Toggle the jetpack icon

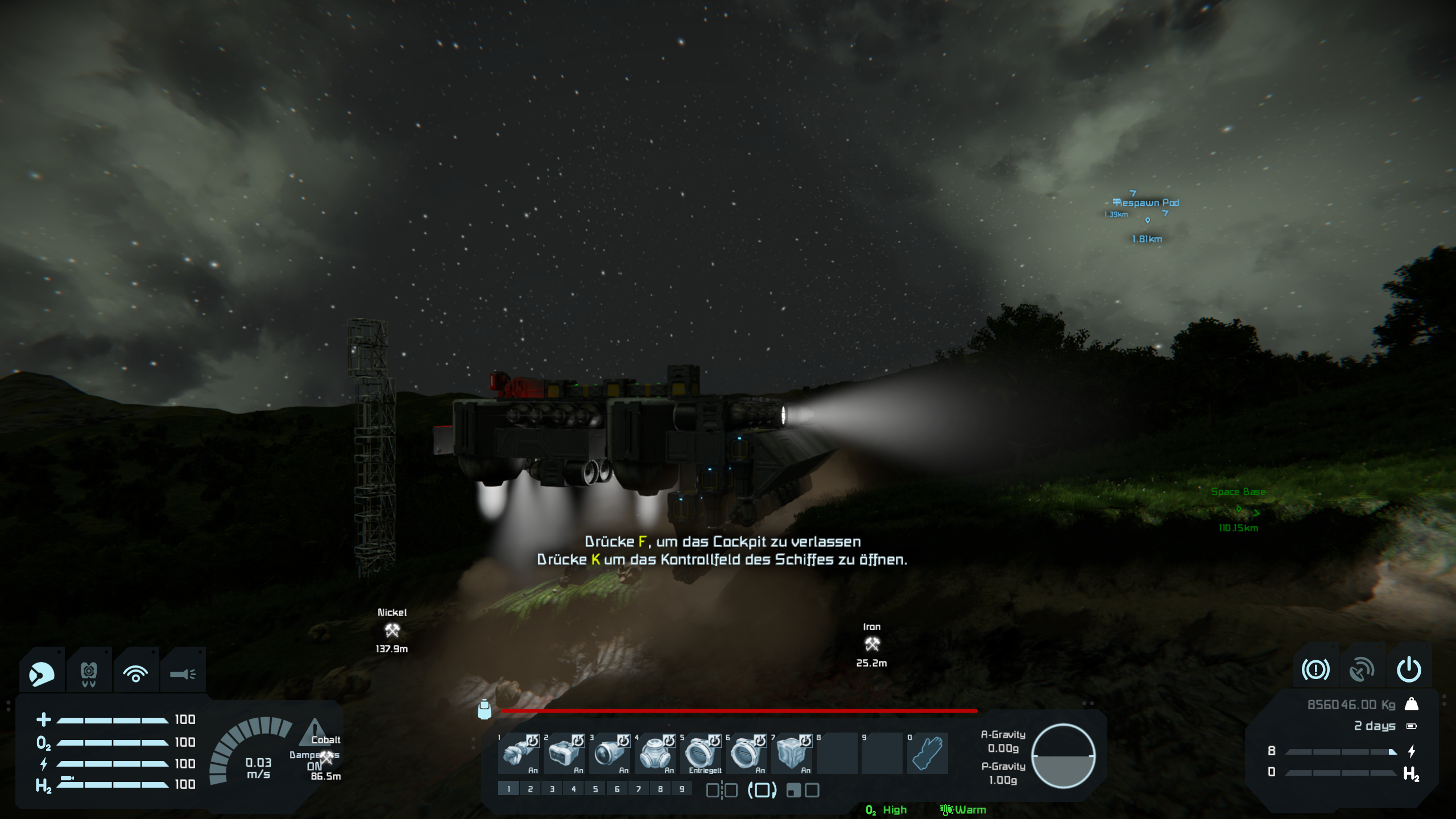click(89, 675)
